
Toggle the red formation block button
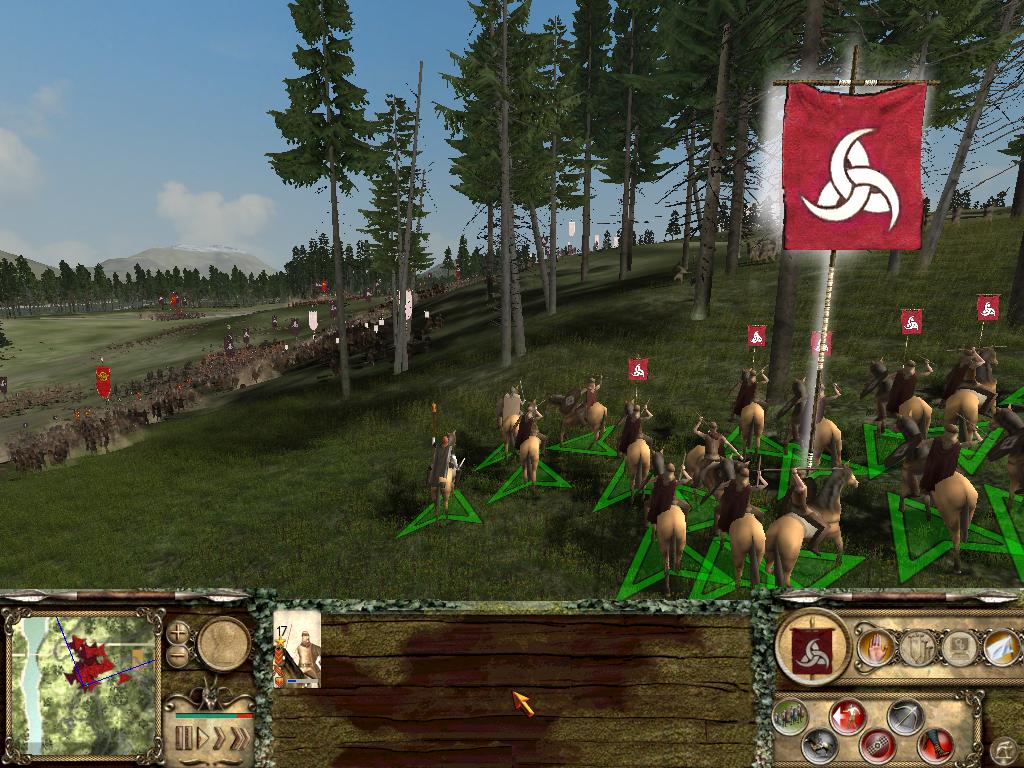[x=878, y=743]
